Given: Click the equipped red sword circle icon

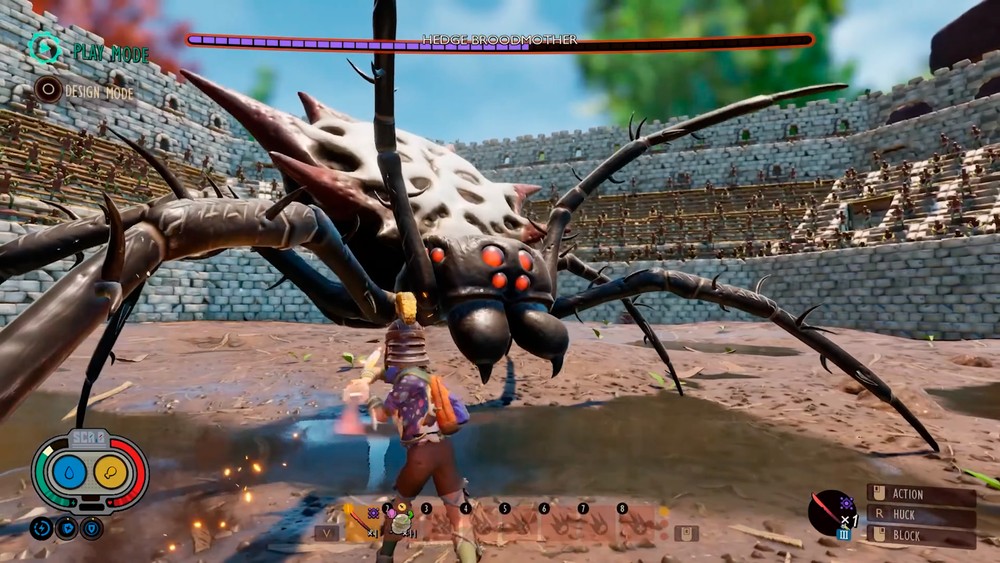Looking at the screenshot, I should [x=830, y=511].
